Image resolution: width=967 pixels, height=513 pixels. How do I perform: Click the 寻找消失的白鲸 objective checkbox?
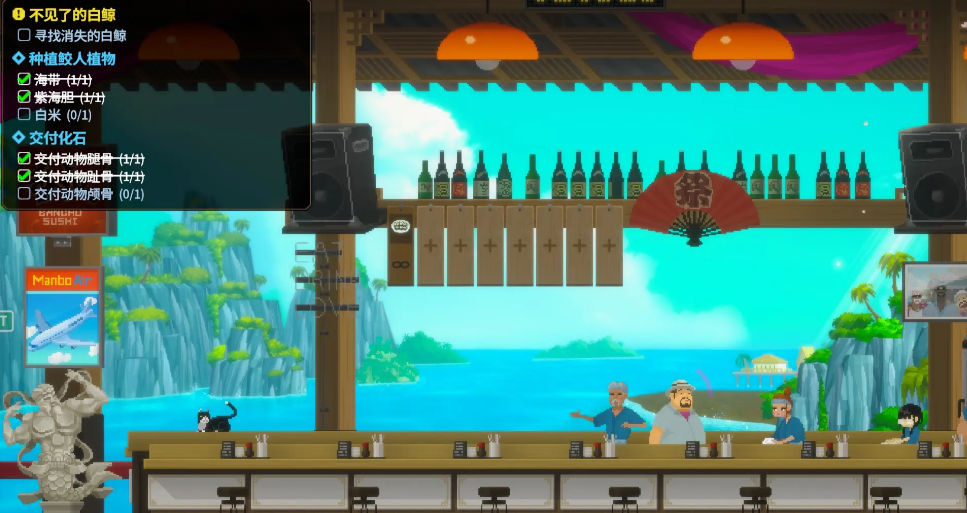(x=24, y=35)
